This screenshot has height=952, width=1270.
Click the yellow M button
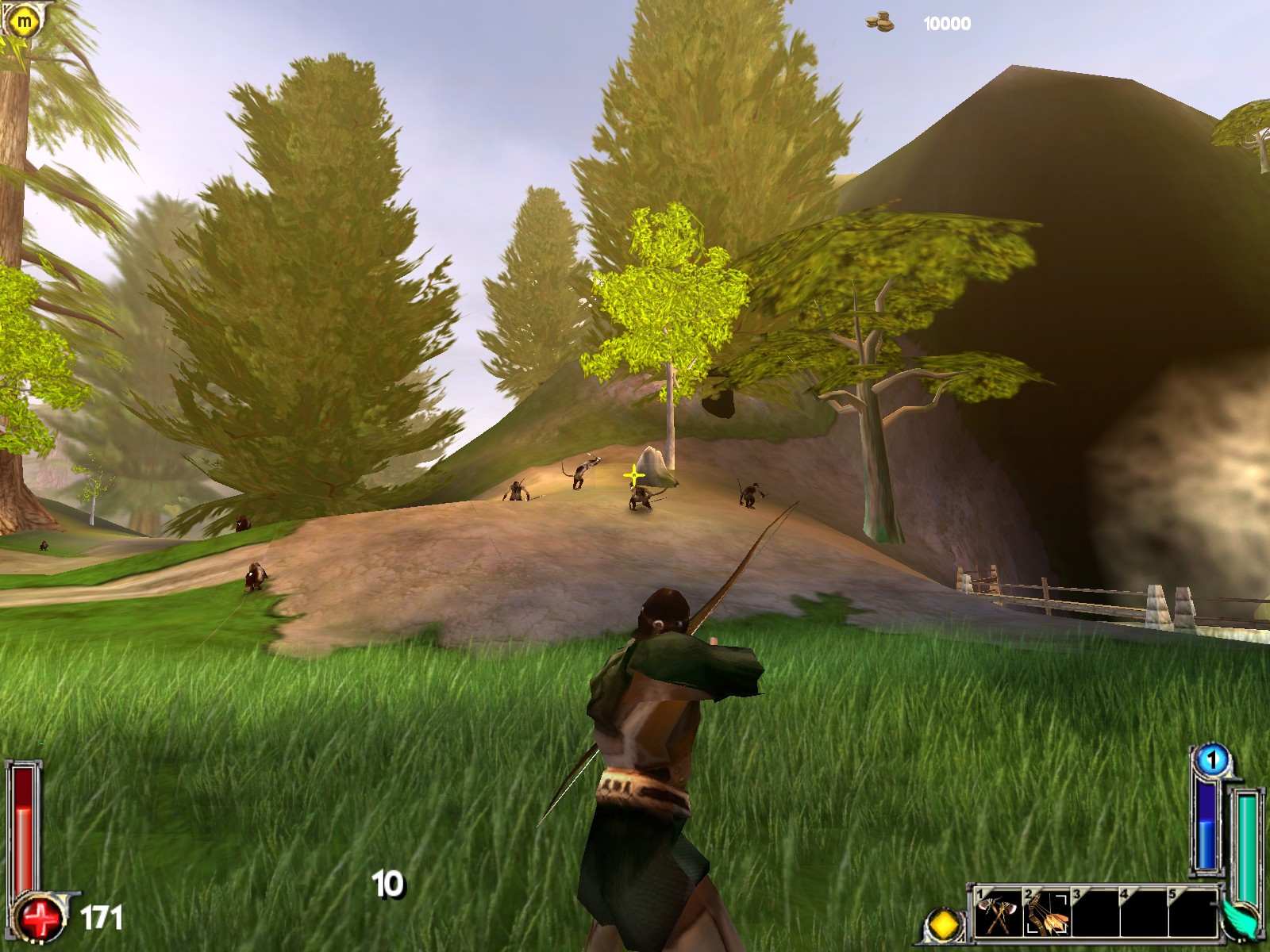(x=25, y=21)
